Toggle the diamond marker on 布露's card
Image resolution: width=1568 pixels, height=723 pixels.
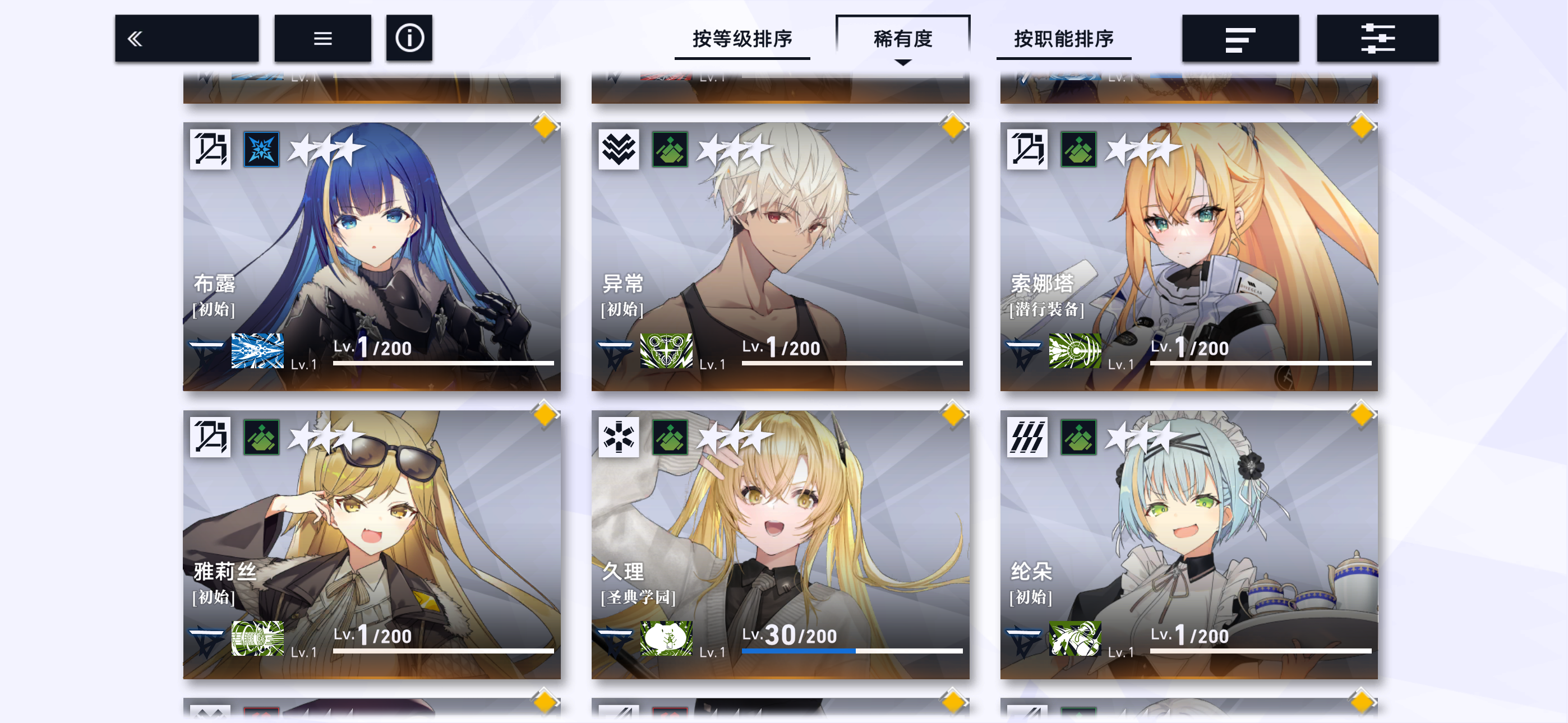[546, 127]
